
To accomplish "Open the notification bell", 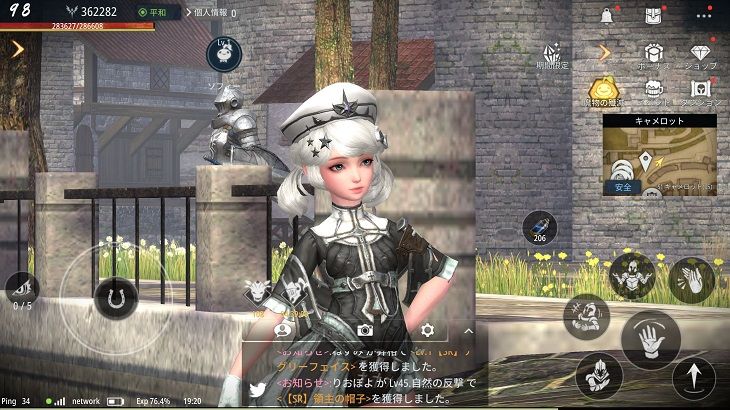I will [x=606, y=15].
